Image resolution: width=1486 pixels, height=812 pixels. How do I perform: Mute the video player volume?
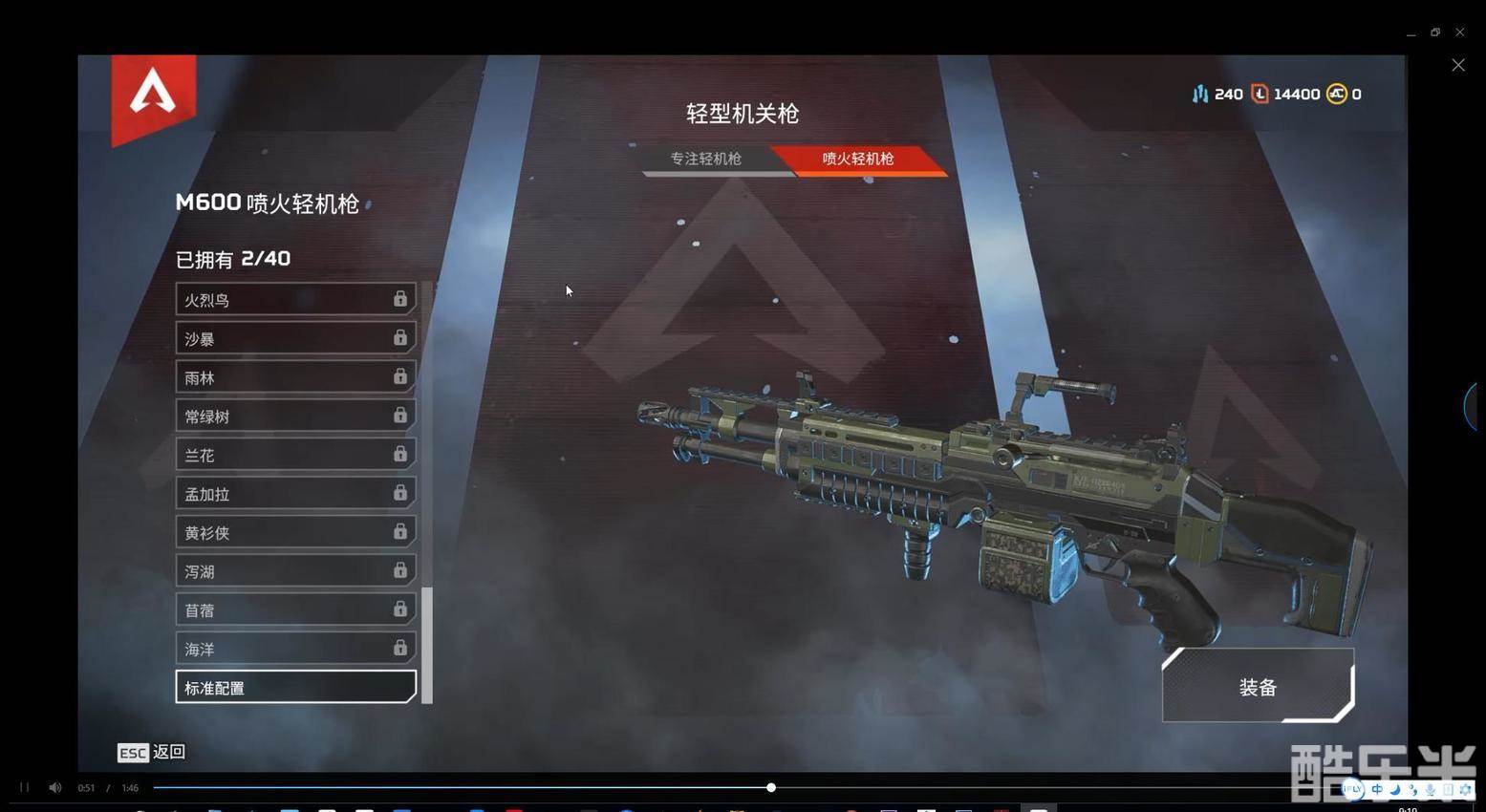pos(55,787)
